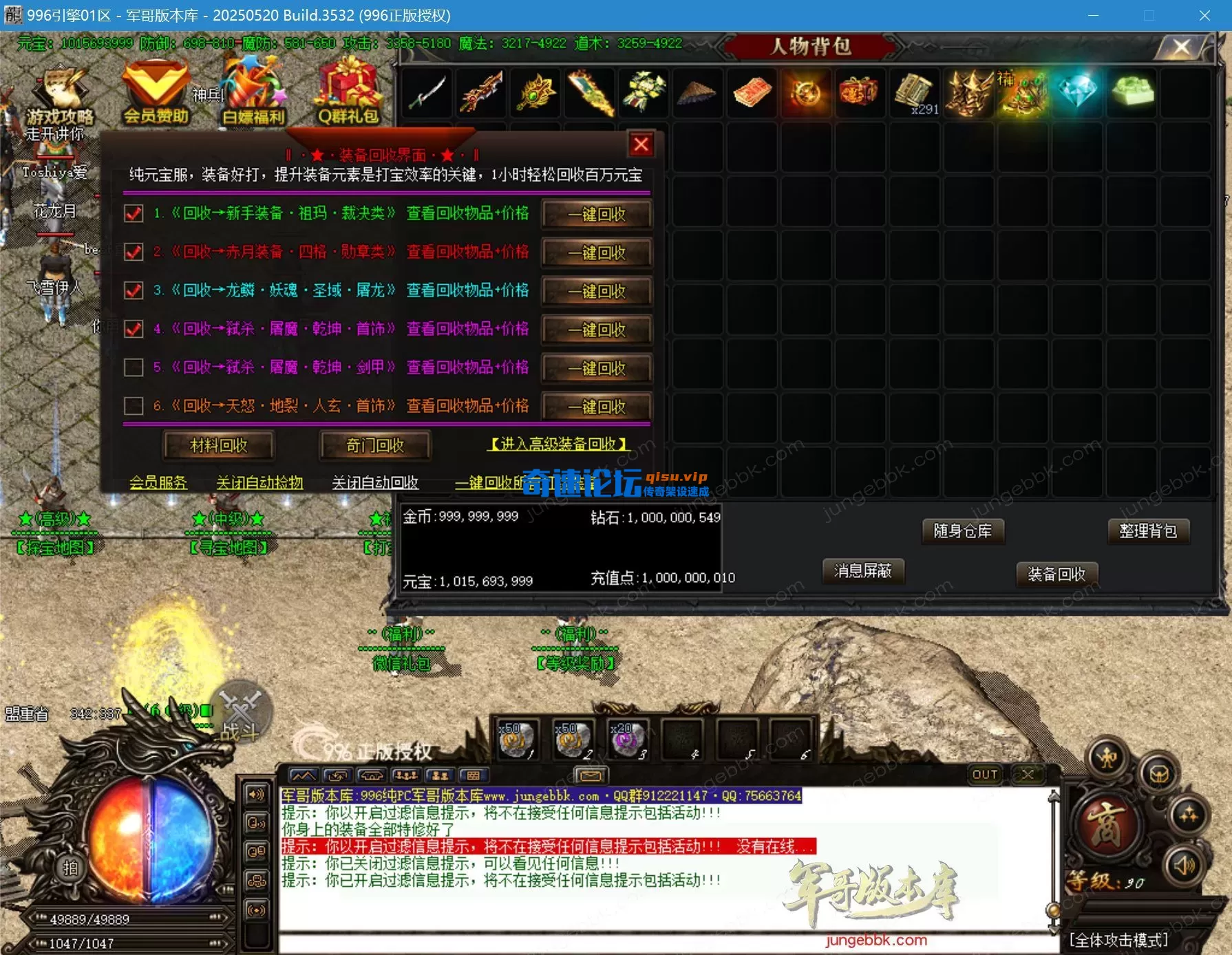
Task: Click the 整理背包 sort backpack button
Action: (x=1149, y=531)
